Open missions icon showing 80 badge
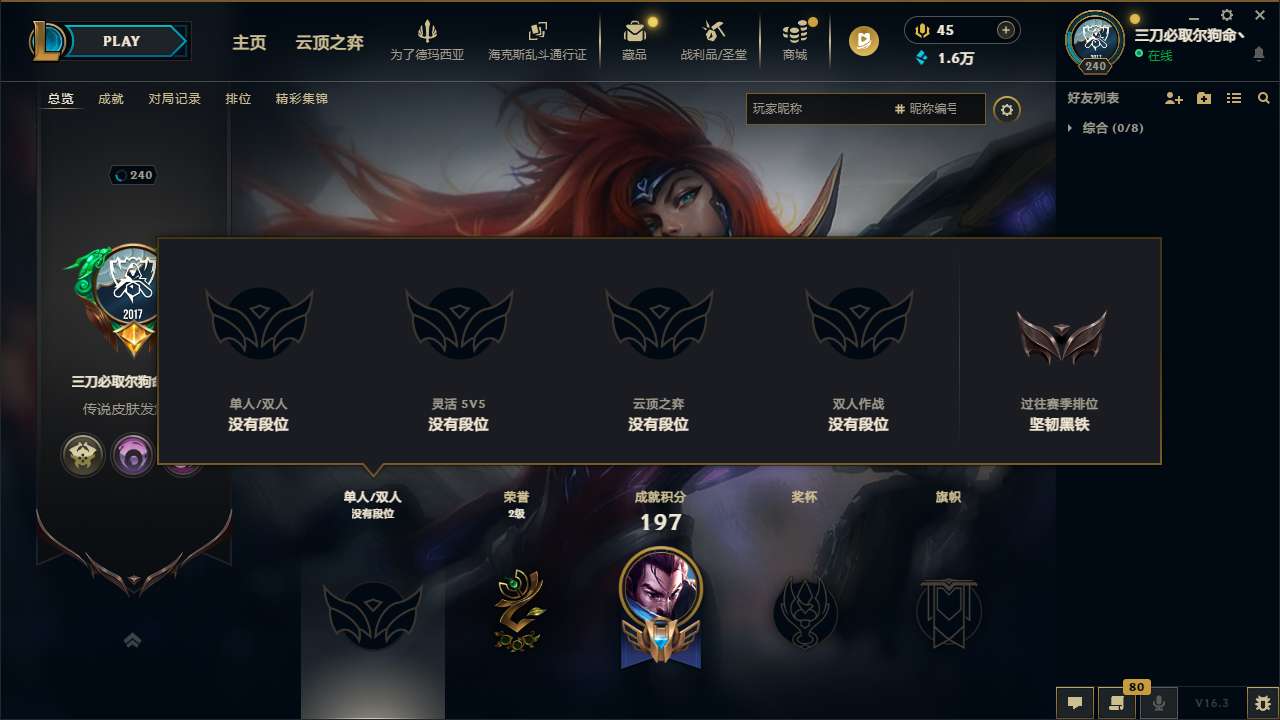The height and width of the screenshot is (720, 1280). click(1117, 703)
